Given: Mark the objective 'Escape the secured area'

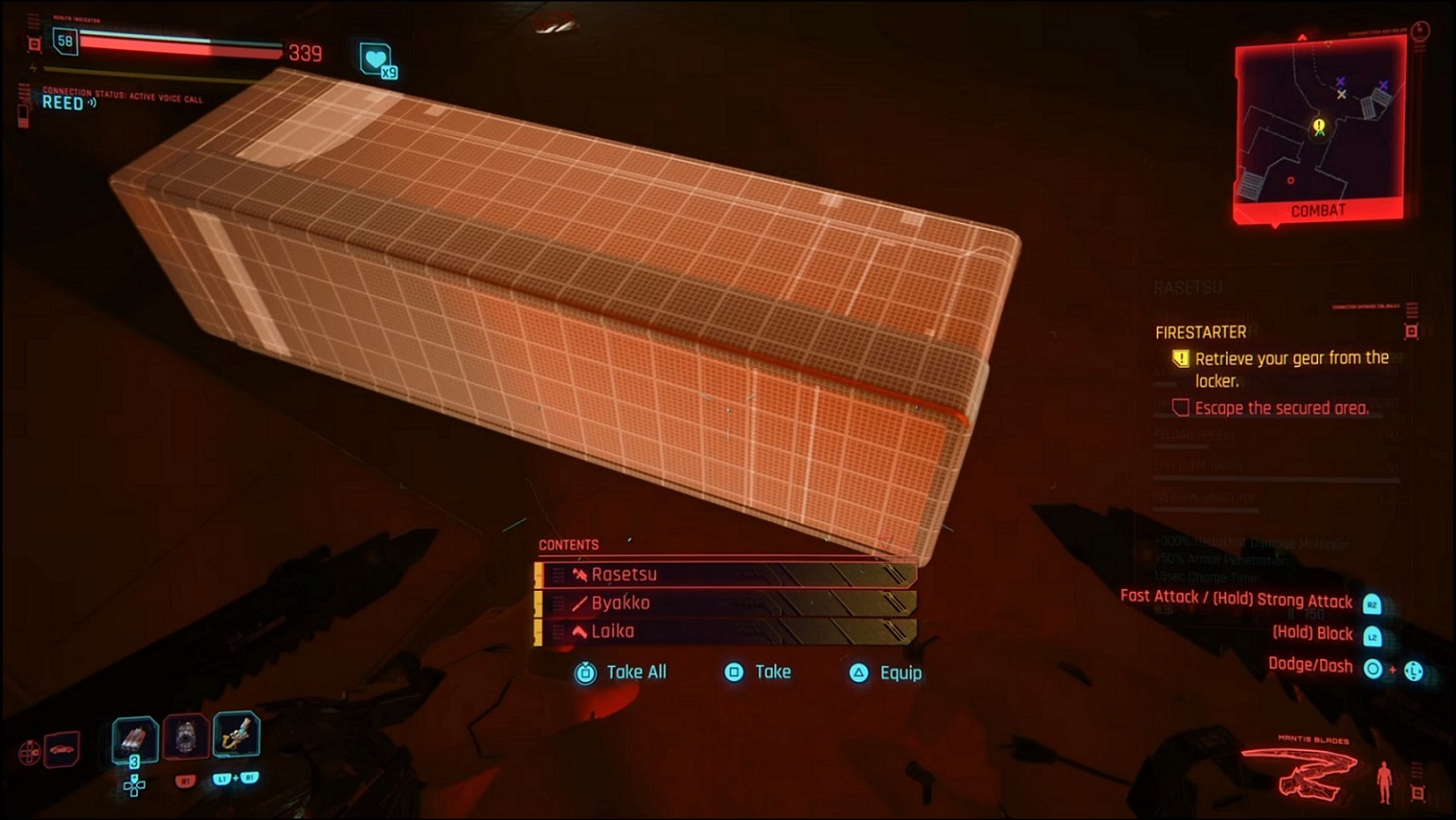Looking at the screenshot, I should click(1280, 408).
